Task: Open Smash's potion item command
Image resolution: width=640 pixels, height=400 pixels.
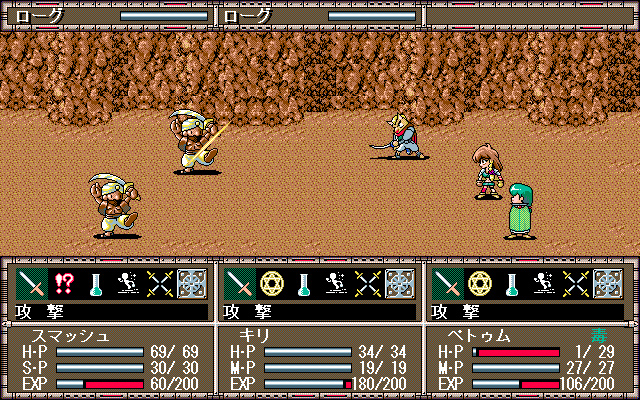Action: pos(95,284)
